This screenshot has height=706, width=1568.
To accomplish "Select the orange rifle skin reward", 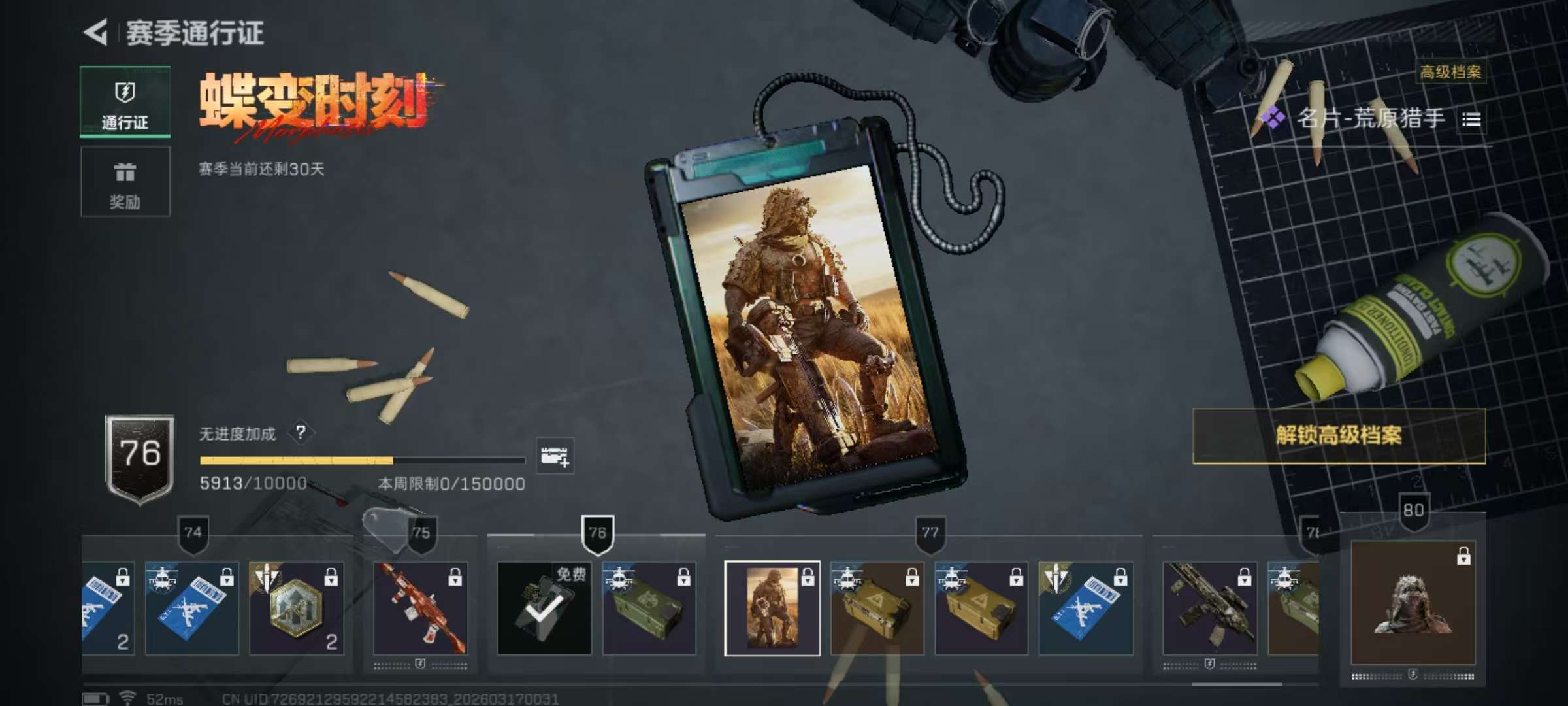I will click(420, 608).
